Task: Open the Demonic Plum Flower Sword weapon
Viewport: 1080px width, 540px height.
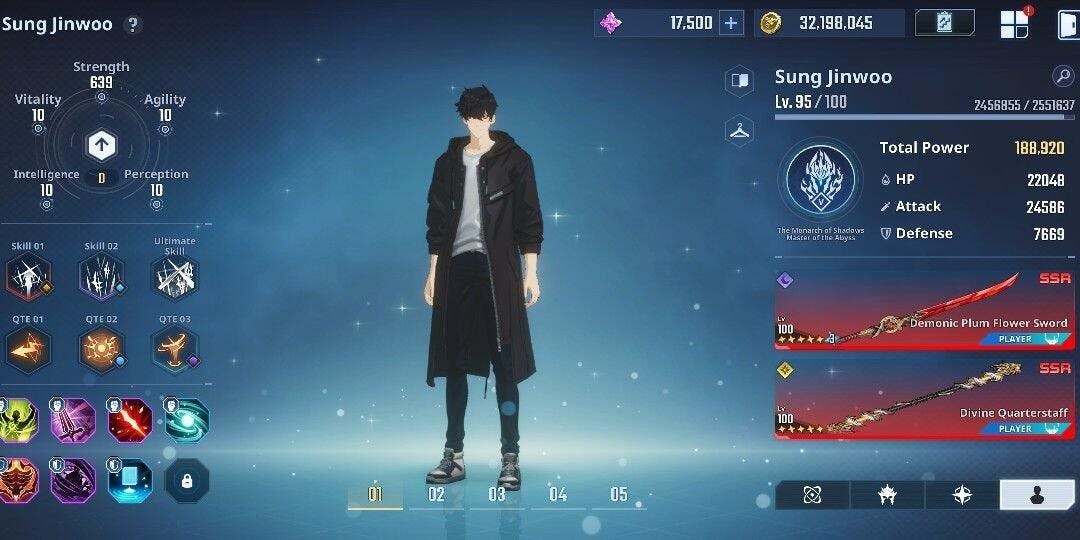Action: [x=924, y=310]
